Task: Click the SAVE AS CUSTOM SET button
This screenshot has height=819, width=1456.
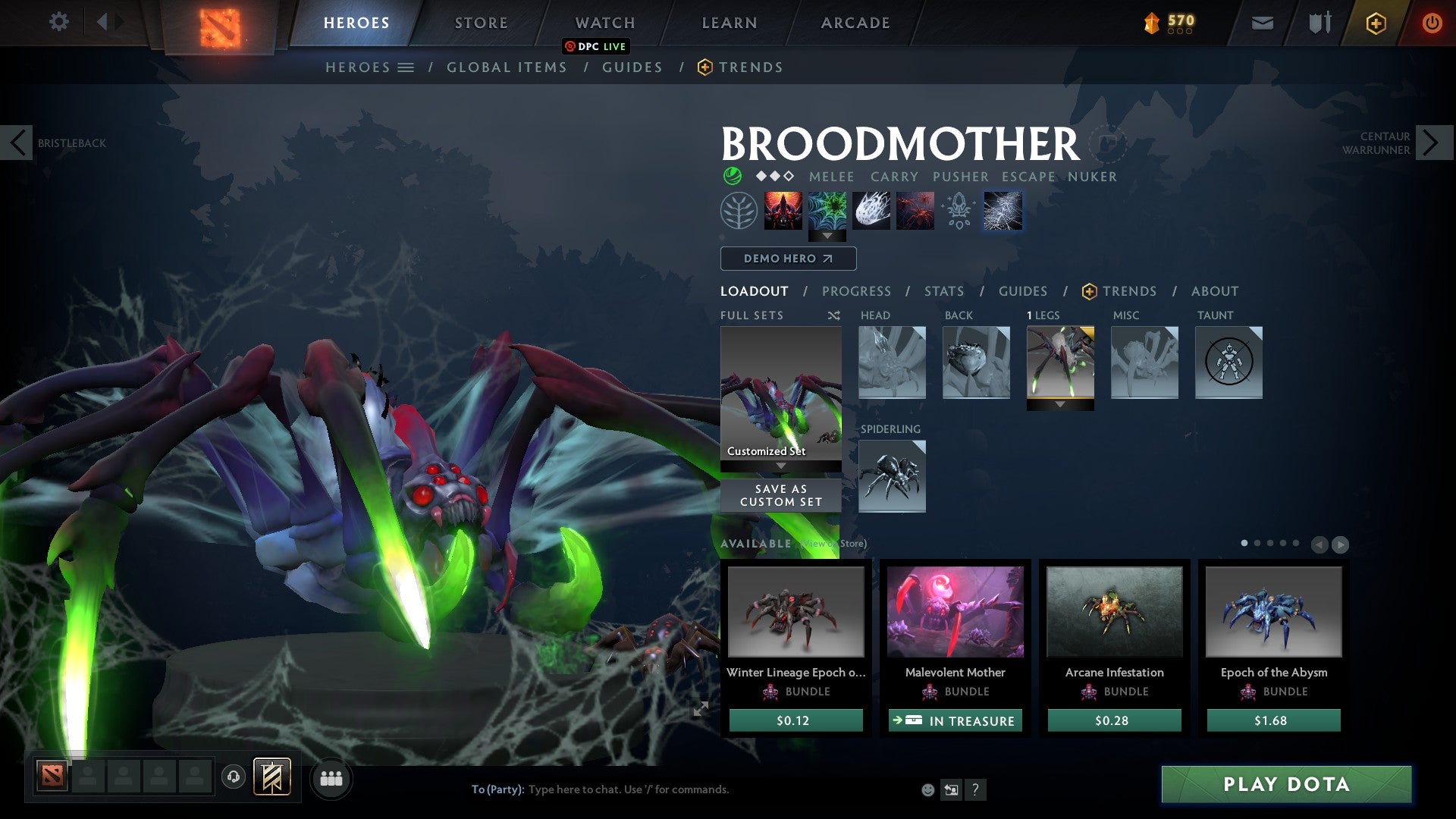Action: click(x=780, y=495)
